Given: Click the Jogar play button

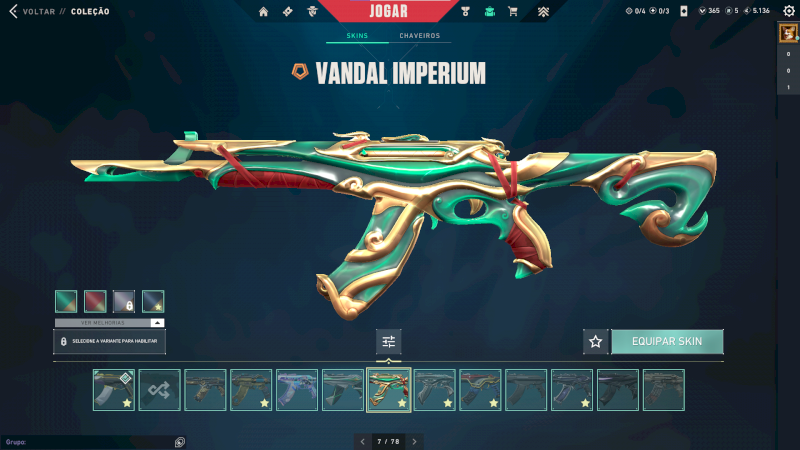Looking at the screenshot, I should [x=387, y=10].
